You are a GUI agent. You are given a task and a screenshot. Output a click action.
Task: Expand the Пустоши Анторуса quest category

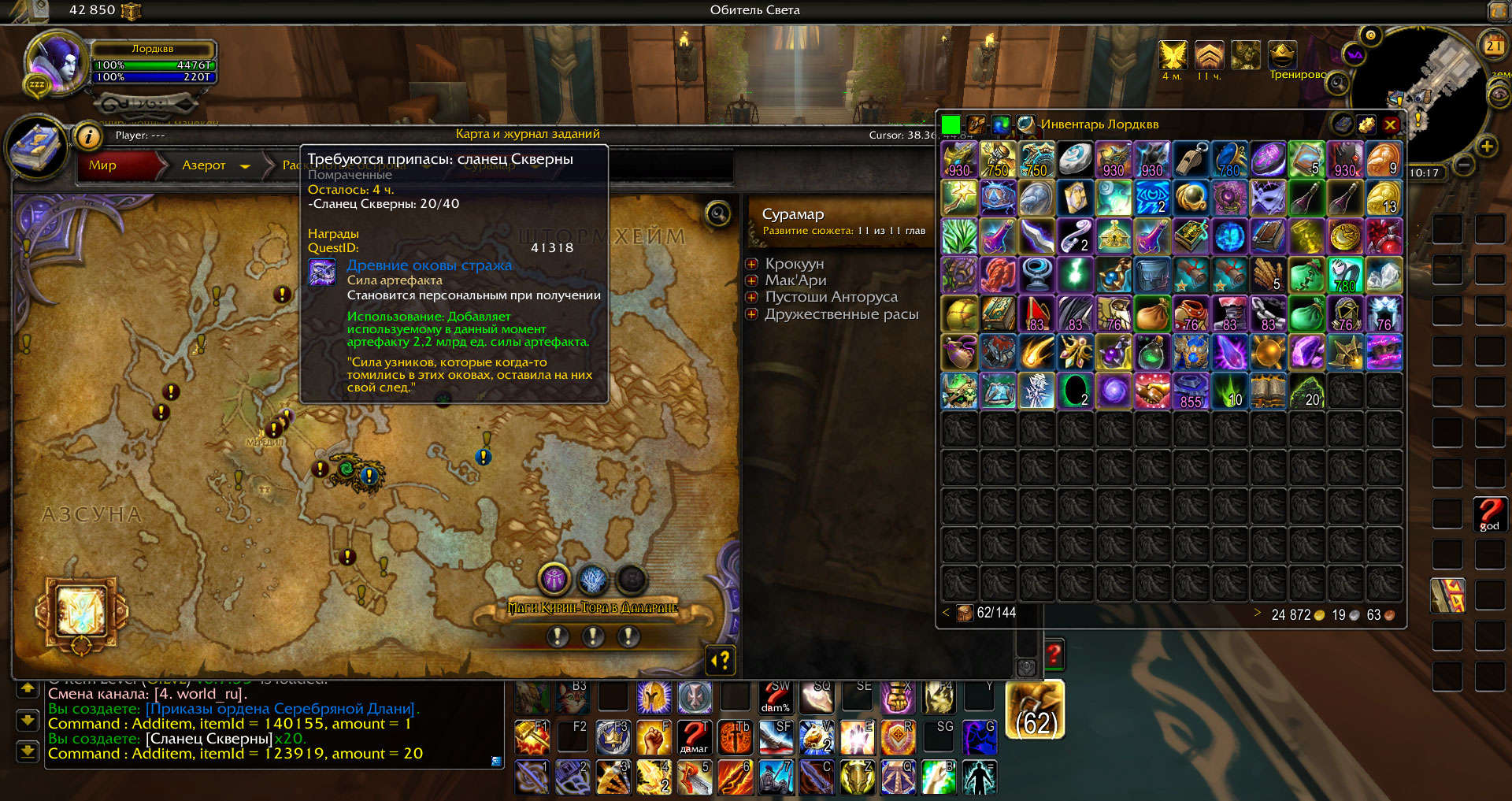(x=752, y=297)
